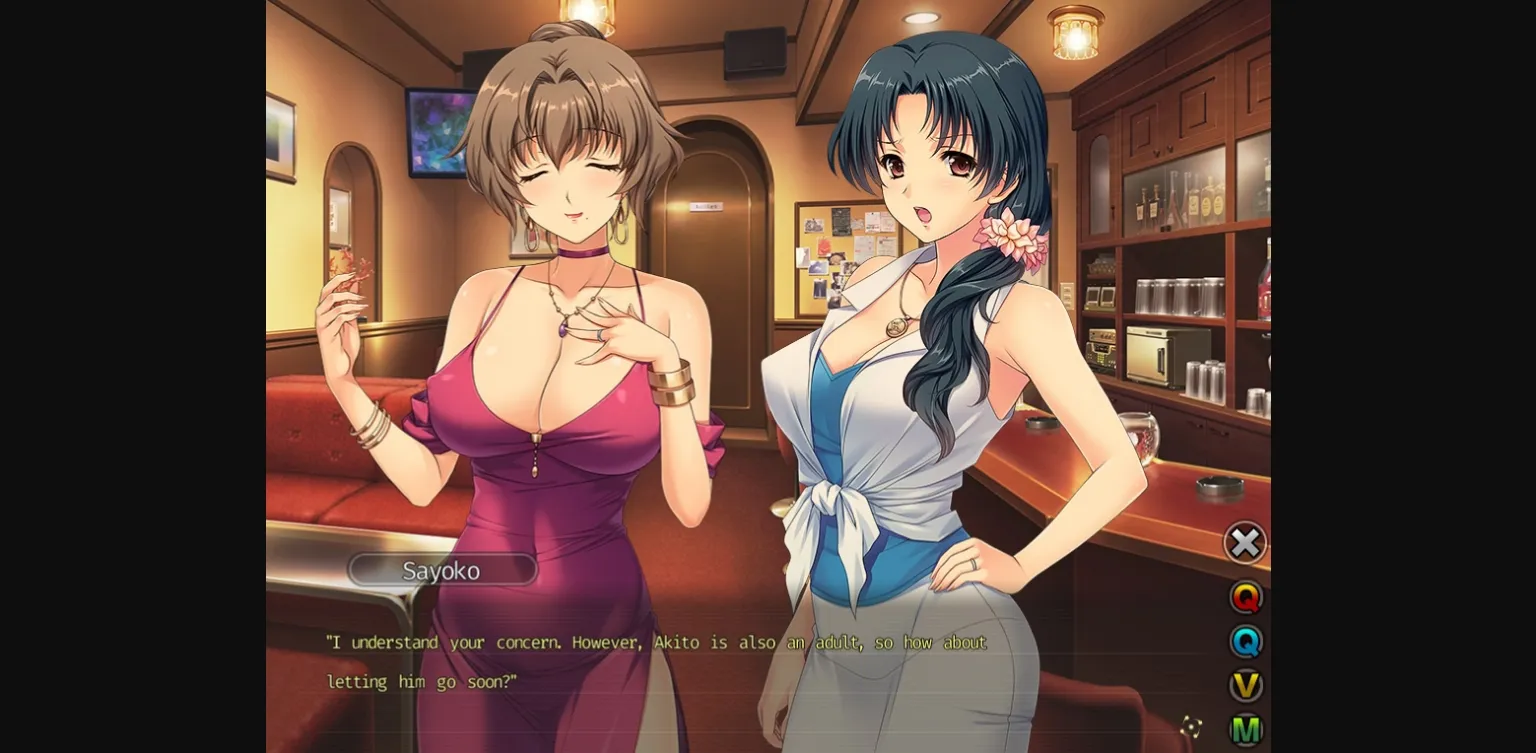Hide the message window using the X icon

[x=1245, y=543]
